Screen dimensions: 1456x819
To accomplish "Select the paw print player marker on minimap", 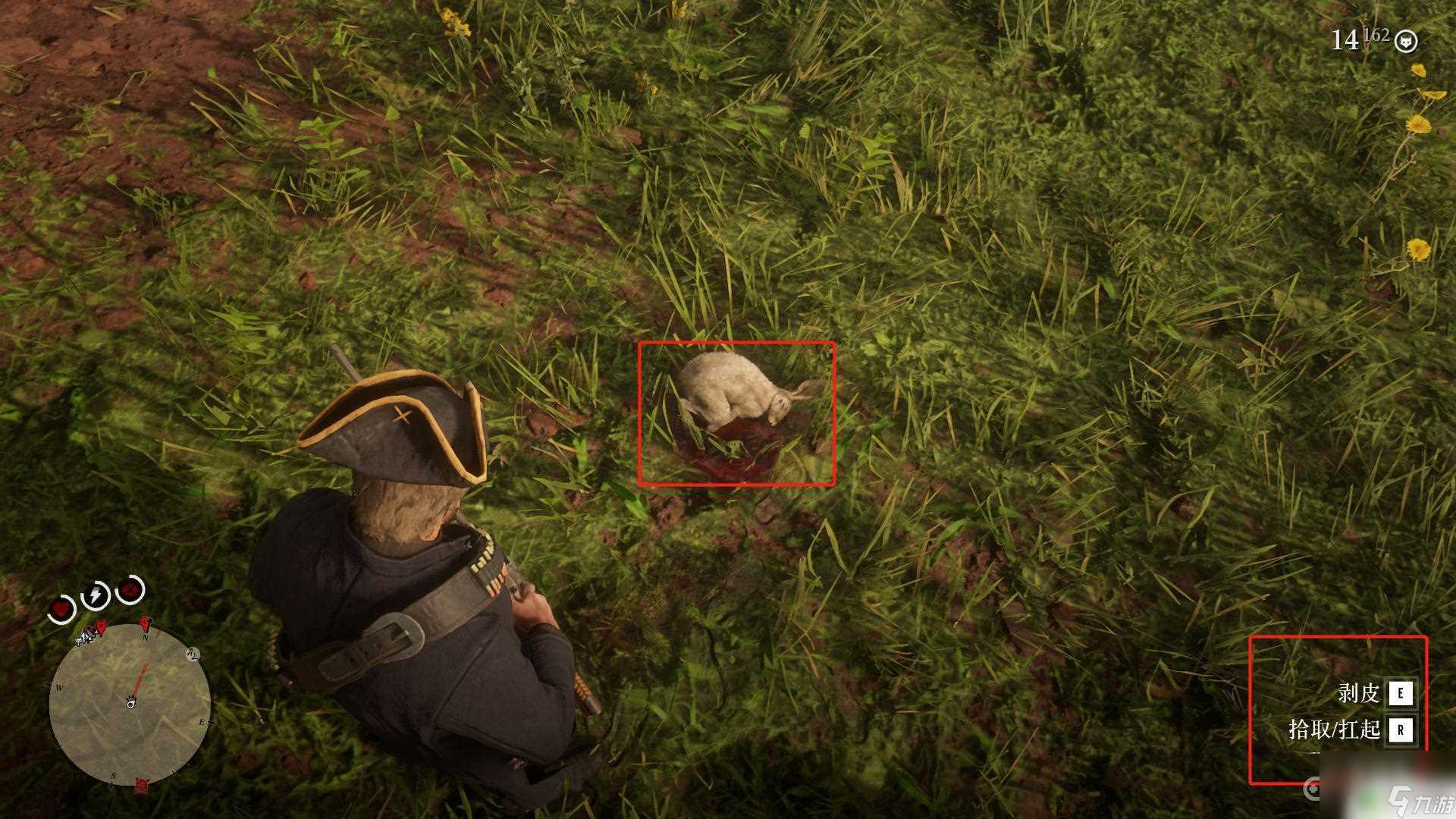I will (132, 701).
